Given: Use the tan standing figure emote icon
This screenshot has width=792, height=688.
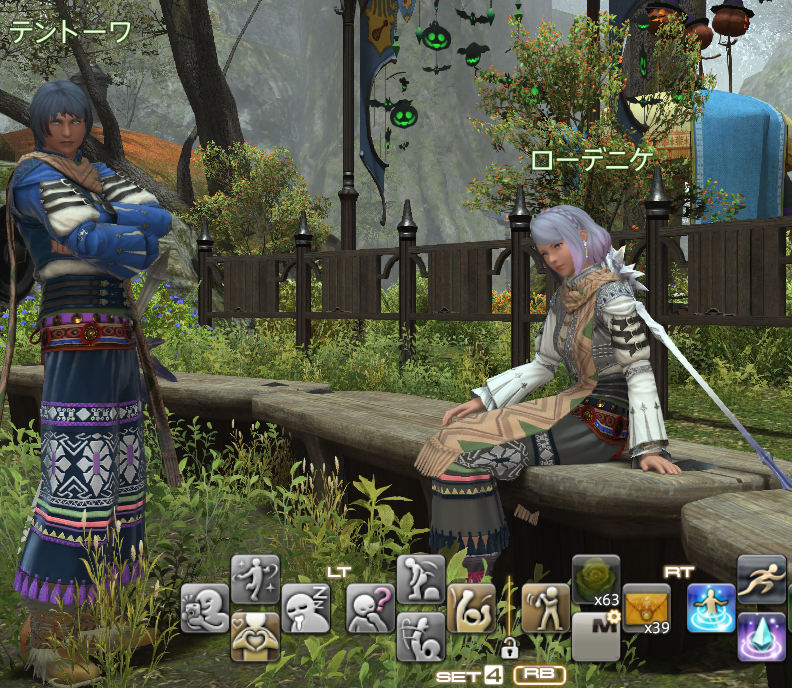Looking at the screenshot, I should tap(546, 608).
